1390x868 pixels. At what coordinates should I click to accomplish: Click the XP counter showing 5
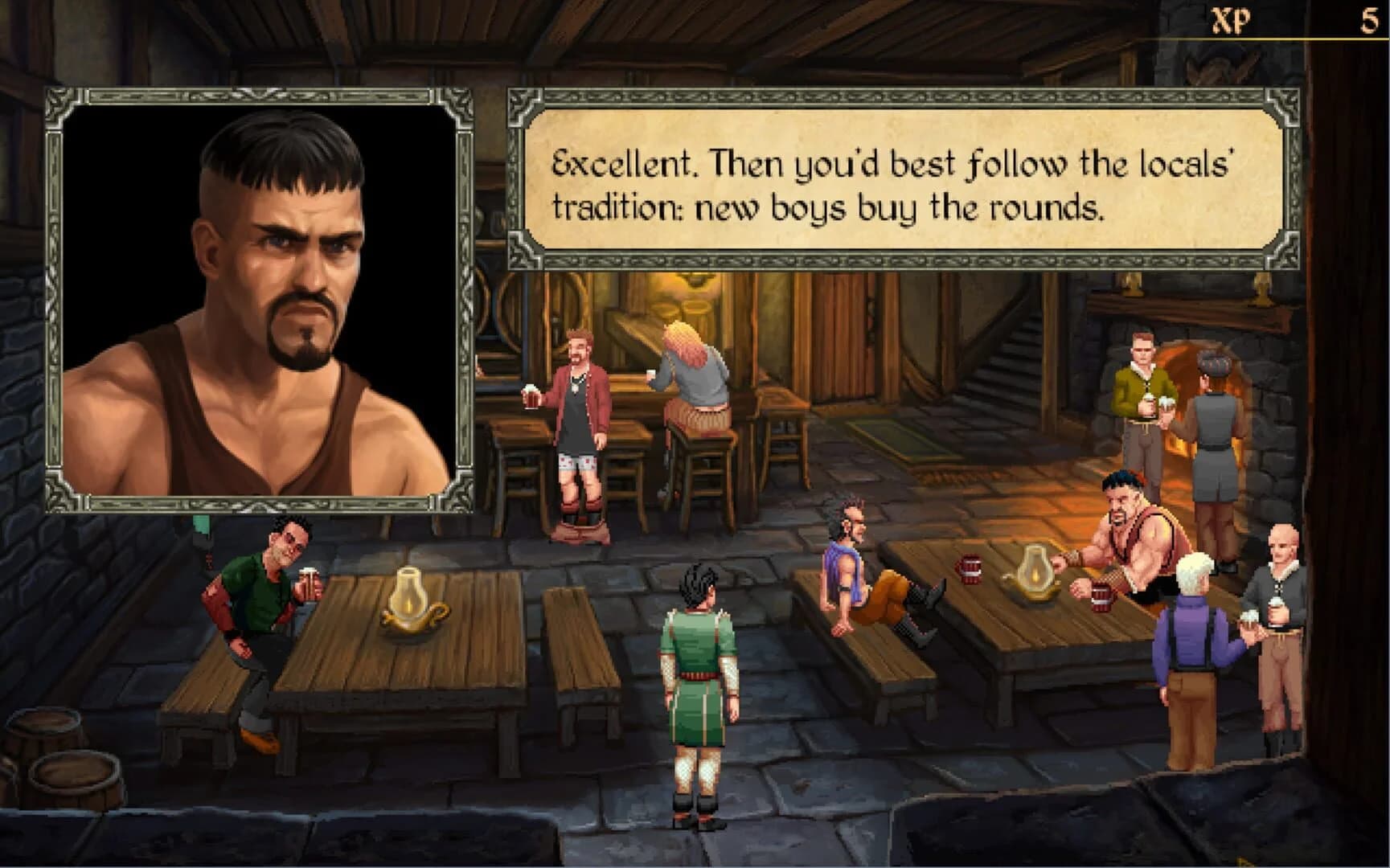pos(1370,19)
